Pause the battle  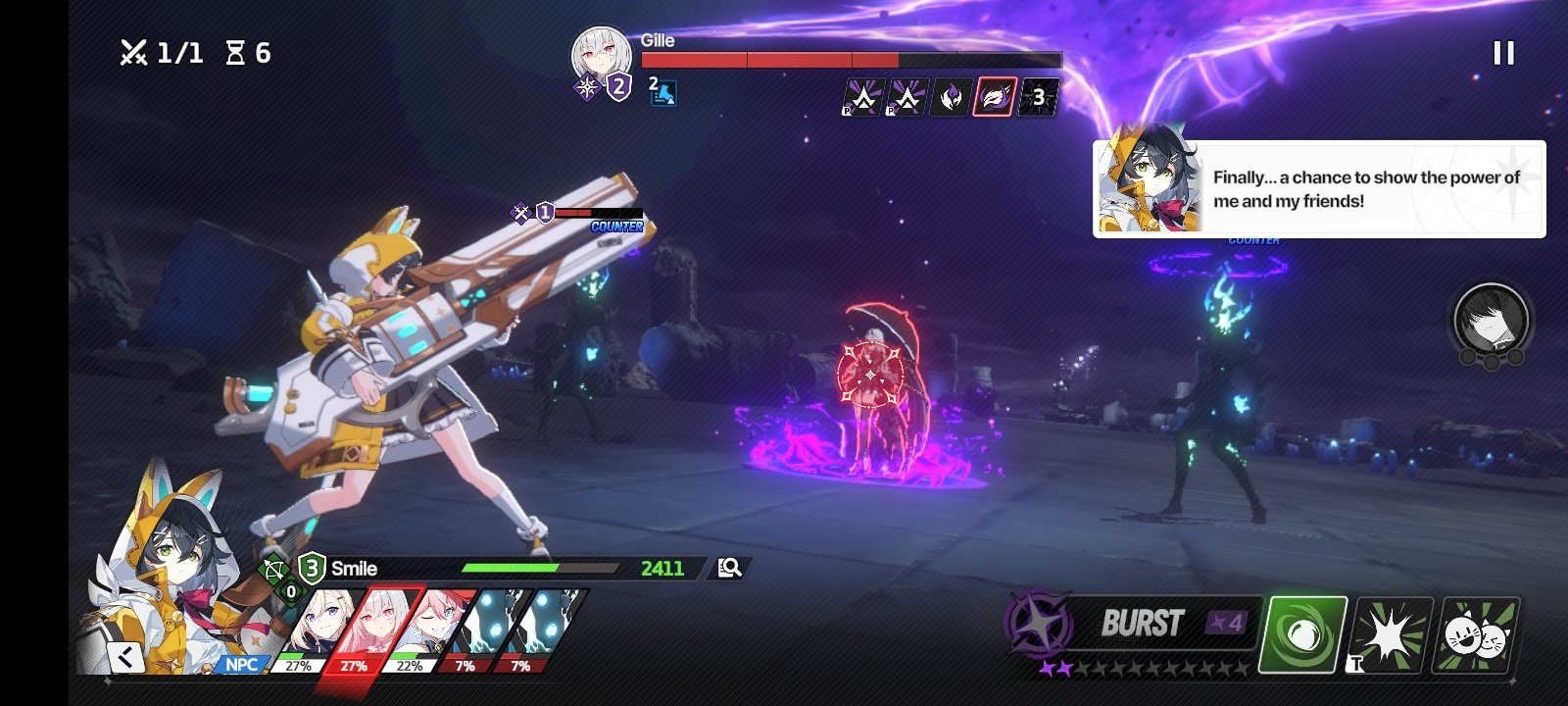point(1503,53)
